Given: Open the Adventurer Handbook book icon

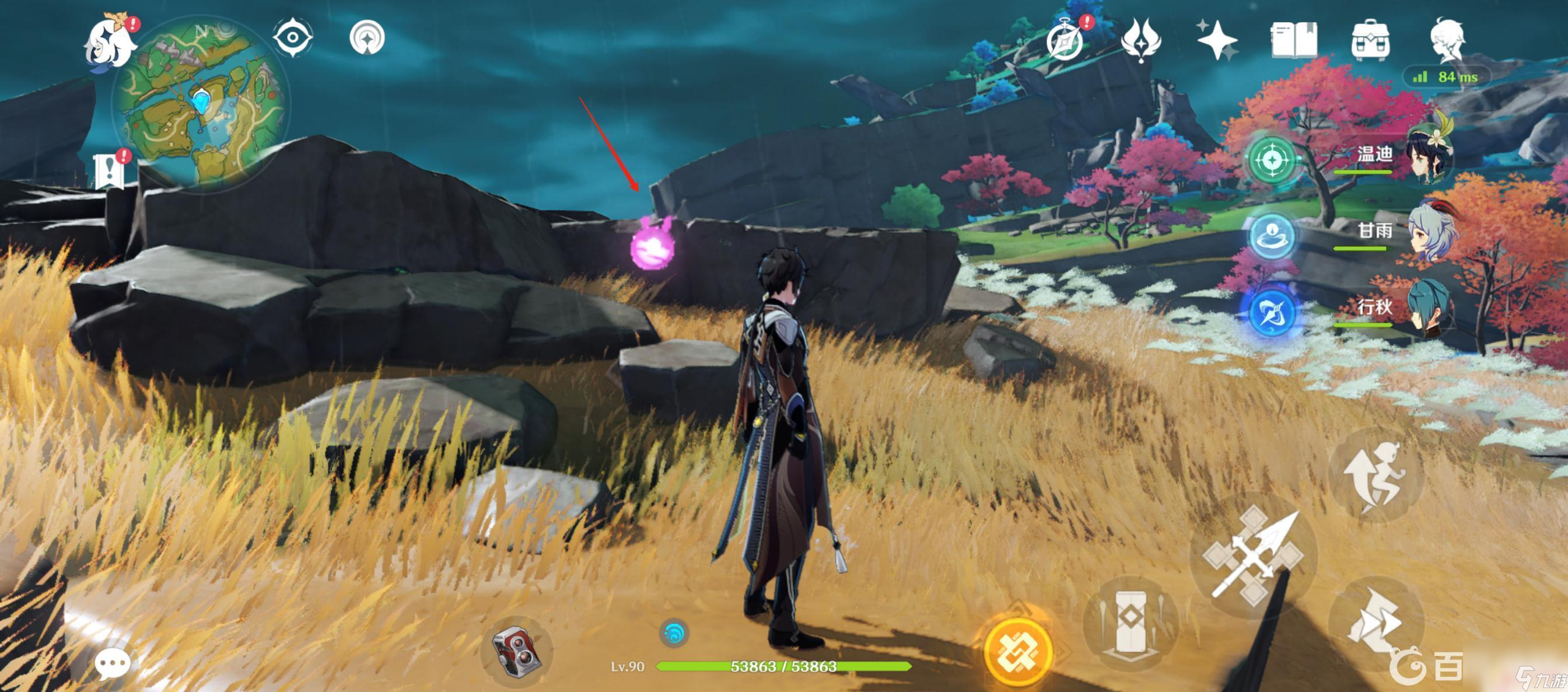Looking at the screenshot, I should click(1293, 40).
